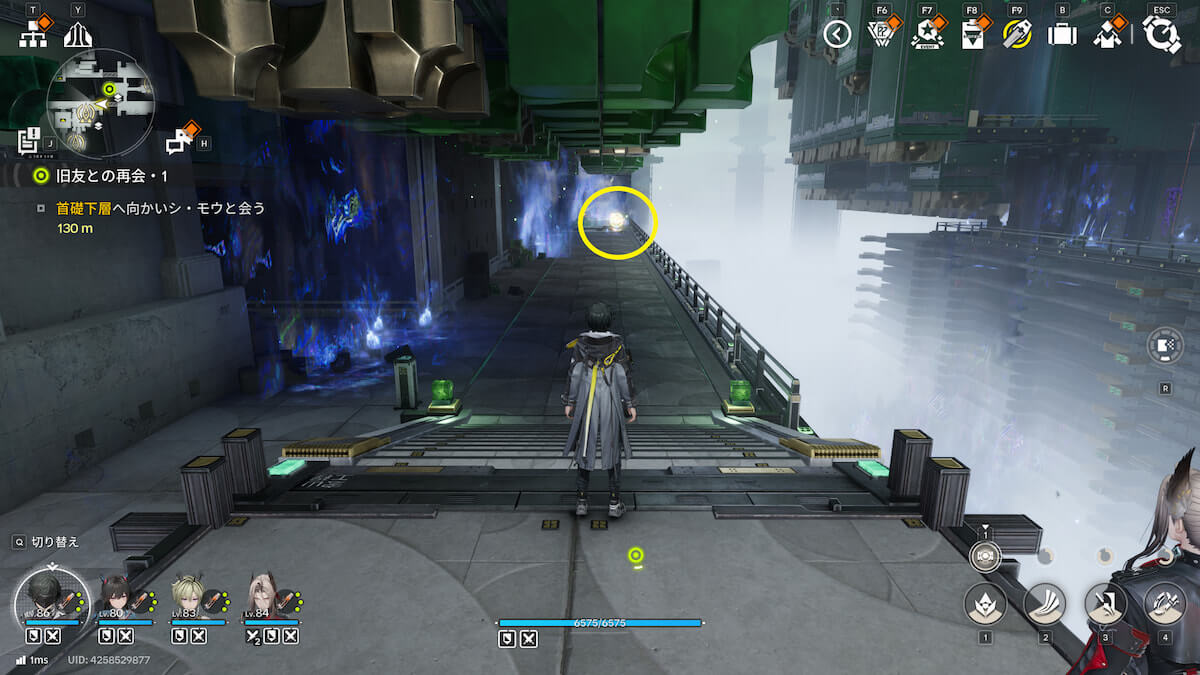Open the F6 pass icon

click(x=879, y=35)
